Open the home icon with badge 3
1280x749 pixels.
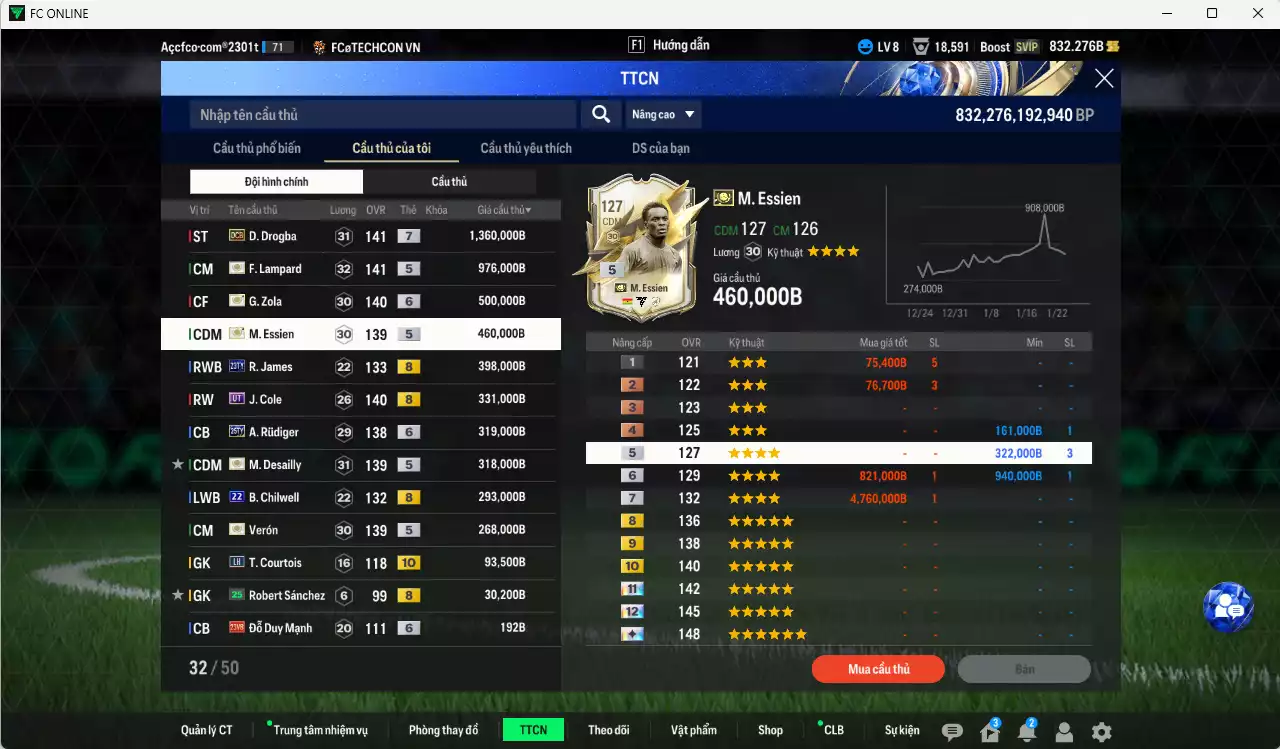tap(990, 733)
